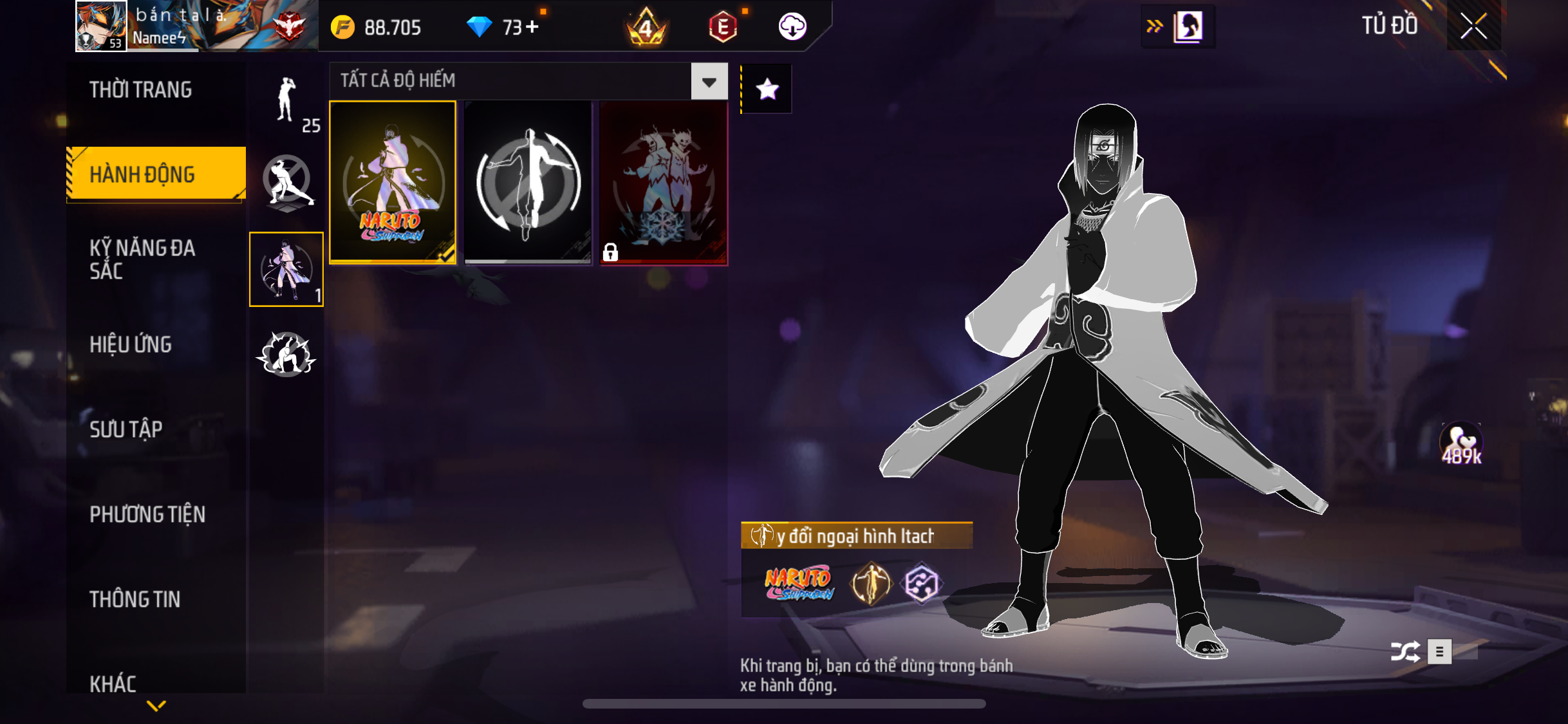This screenshot has width=1568, height=724.
Task: Click the shuffle arrows icon
Action: (x=1405, y=651)
